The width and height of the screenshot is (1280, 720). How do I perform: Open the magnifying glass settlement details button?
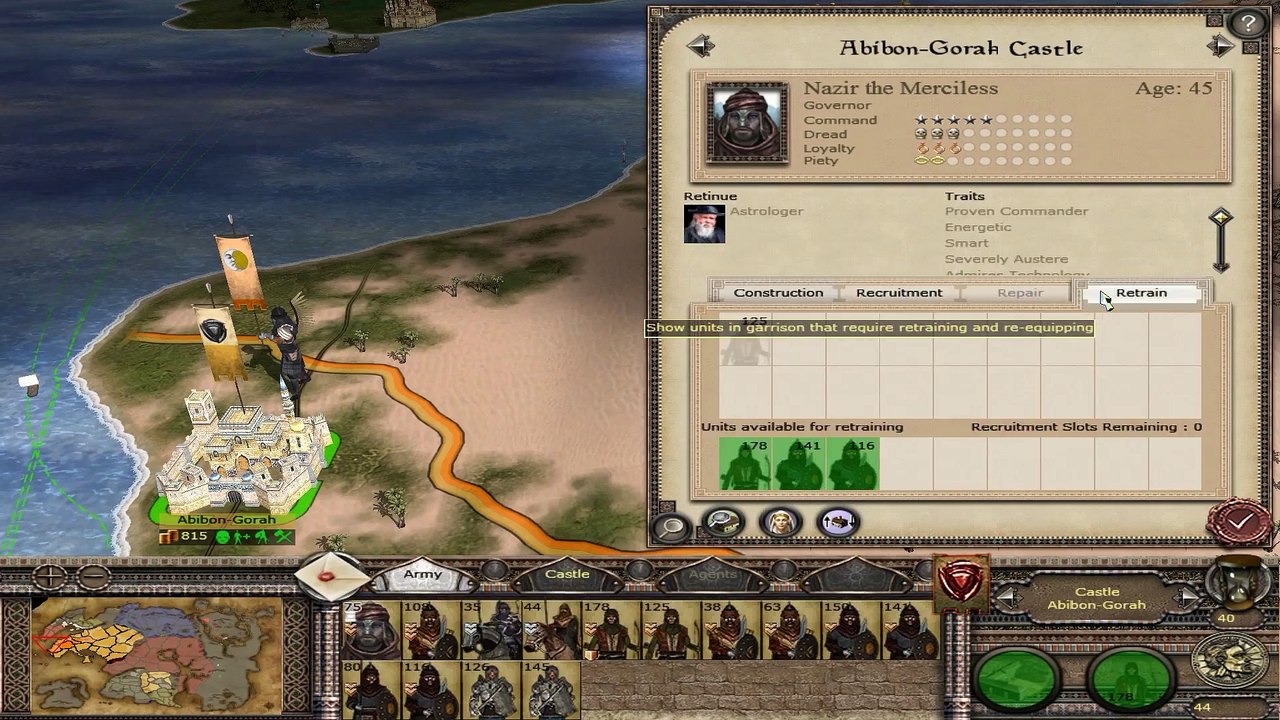coord(671,525)
